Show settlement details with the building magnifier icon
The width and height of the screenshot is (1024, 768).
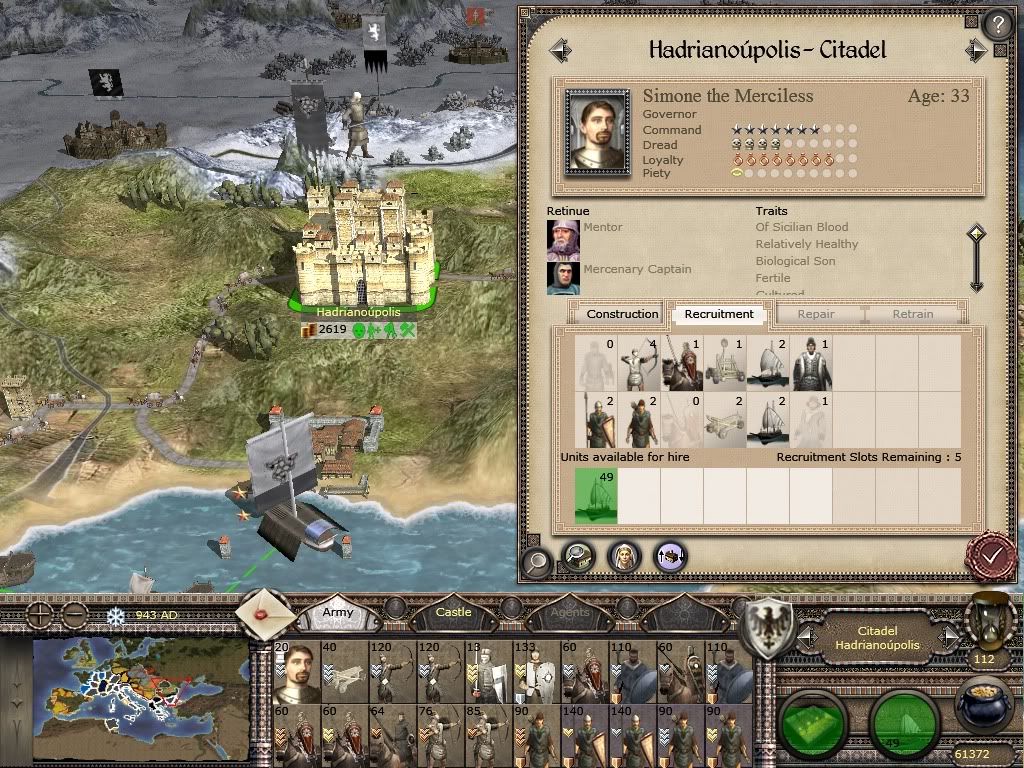click(579, 556)
